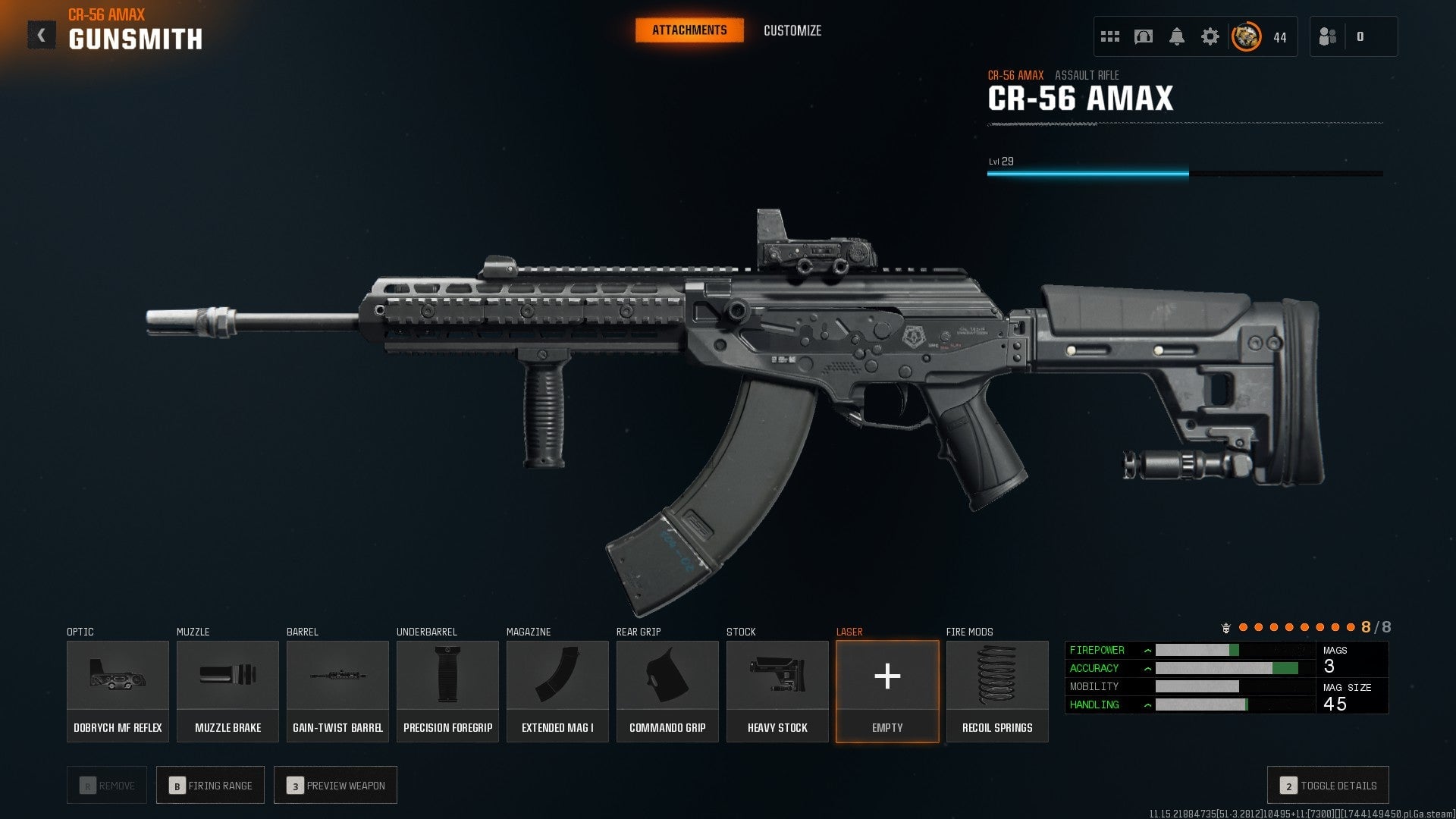Open the settings gear icon
The image size is (1456, 819).
[x=1212, y=36]
